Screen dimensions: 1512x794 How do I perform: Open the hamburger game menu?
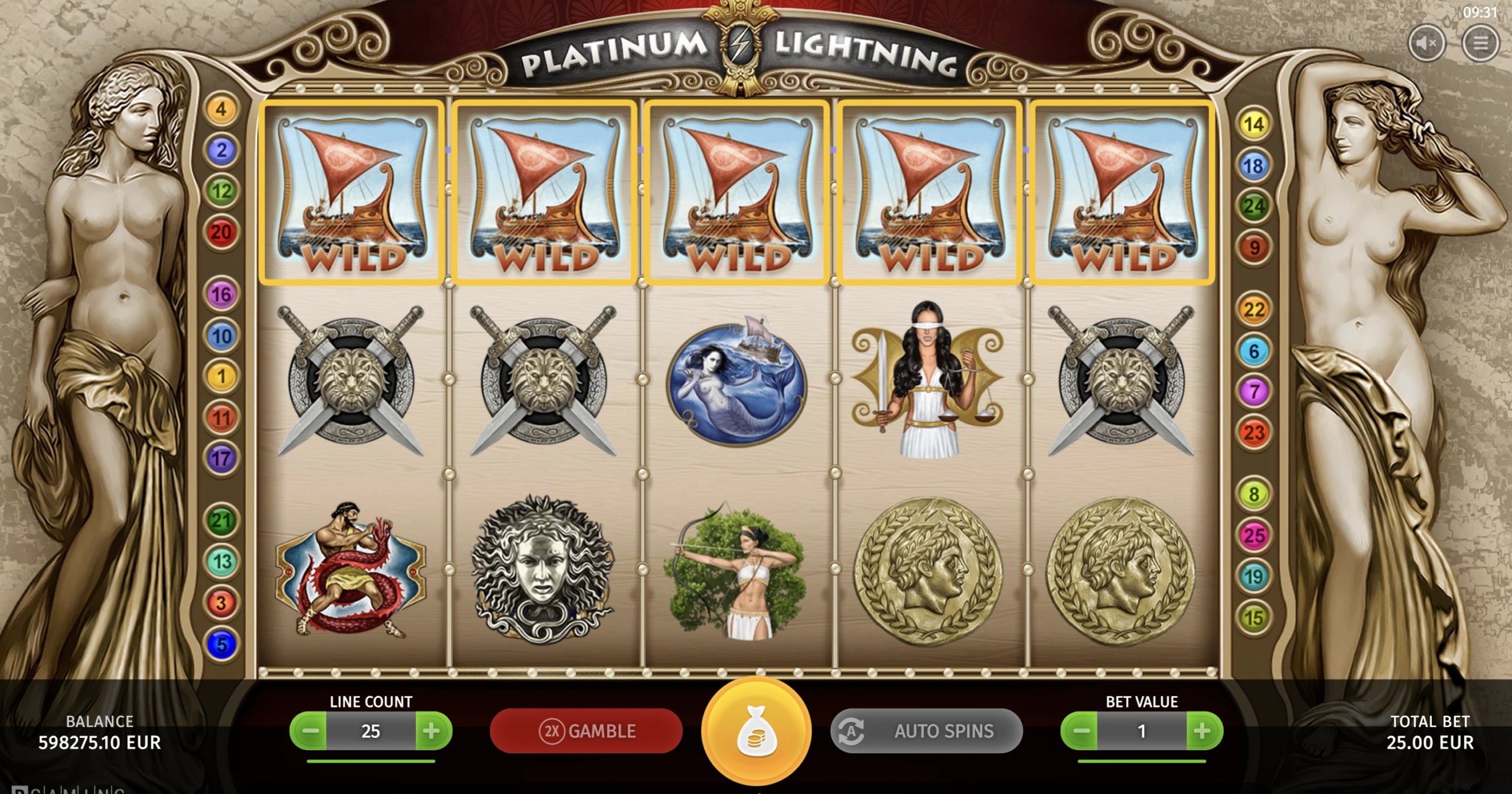point(1480,43)
